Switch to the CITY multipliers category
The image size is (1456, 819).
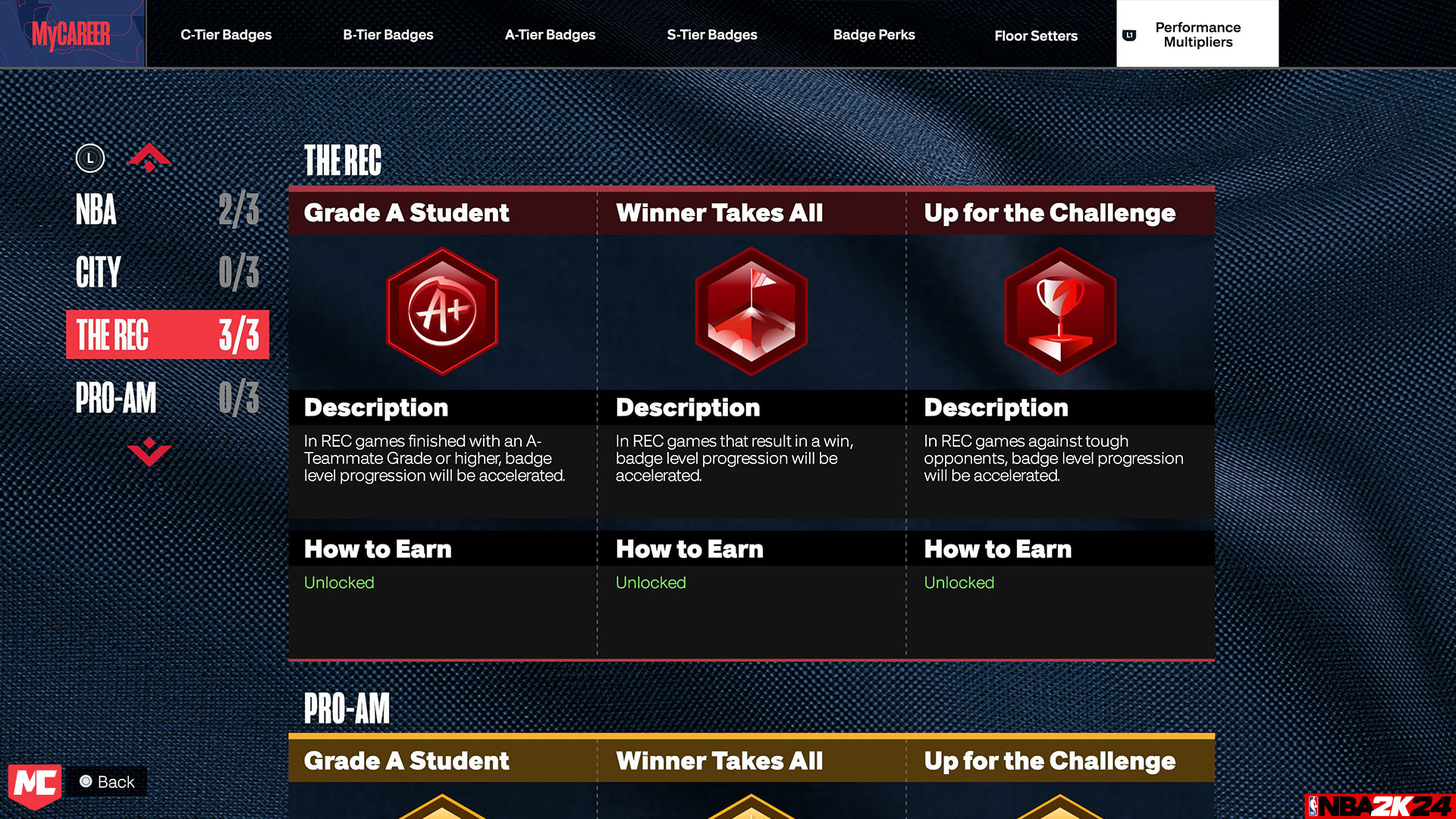click(x=99, y=272)
